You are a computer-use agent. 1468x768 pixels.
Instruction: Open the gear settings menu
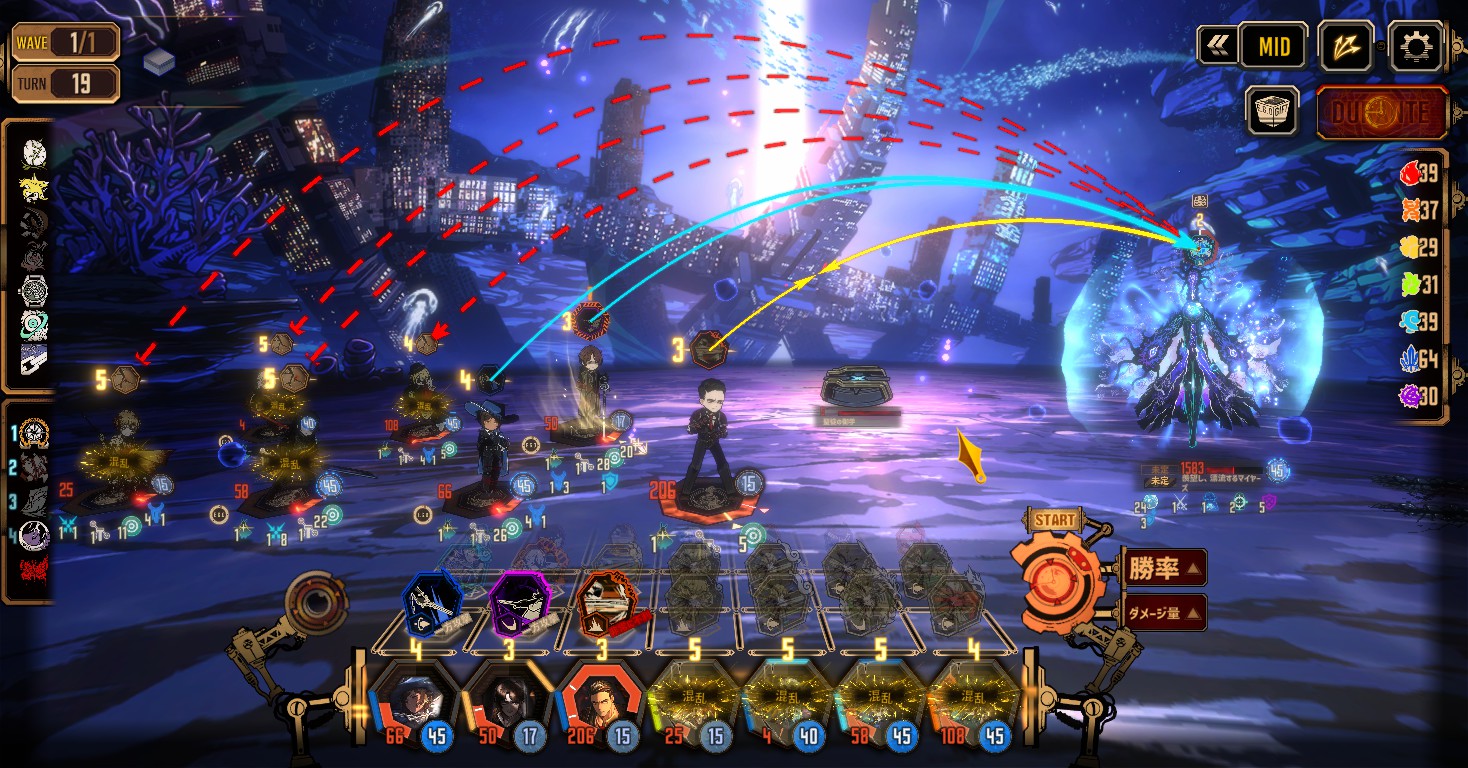1416,45
